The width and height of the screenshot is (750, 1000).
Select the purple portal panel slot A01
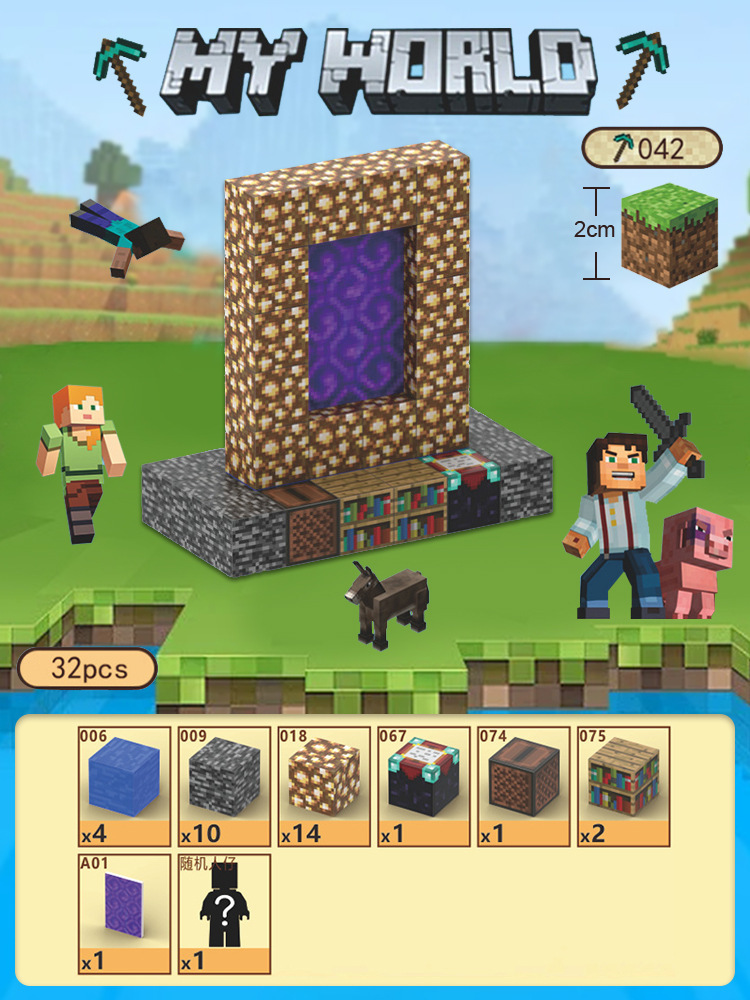[124, 913]
